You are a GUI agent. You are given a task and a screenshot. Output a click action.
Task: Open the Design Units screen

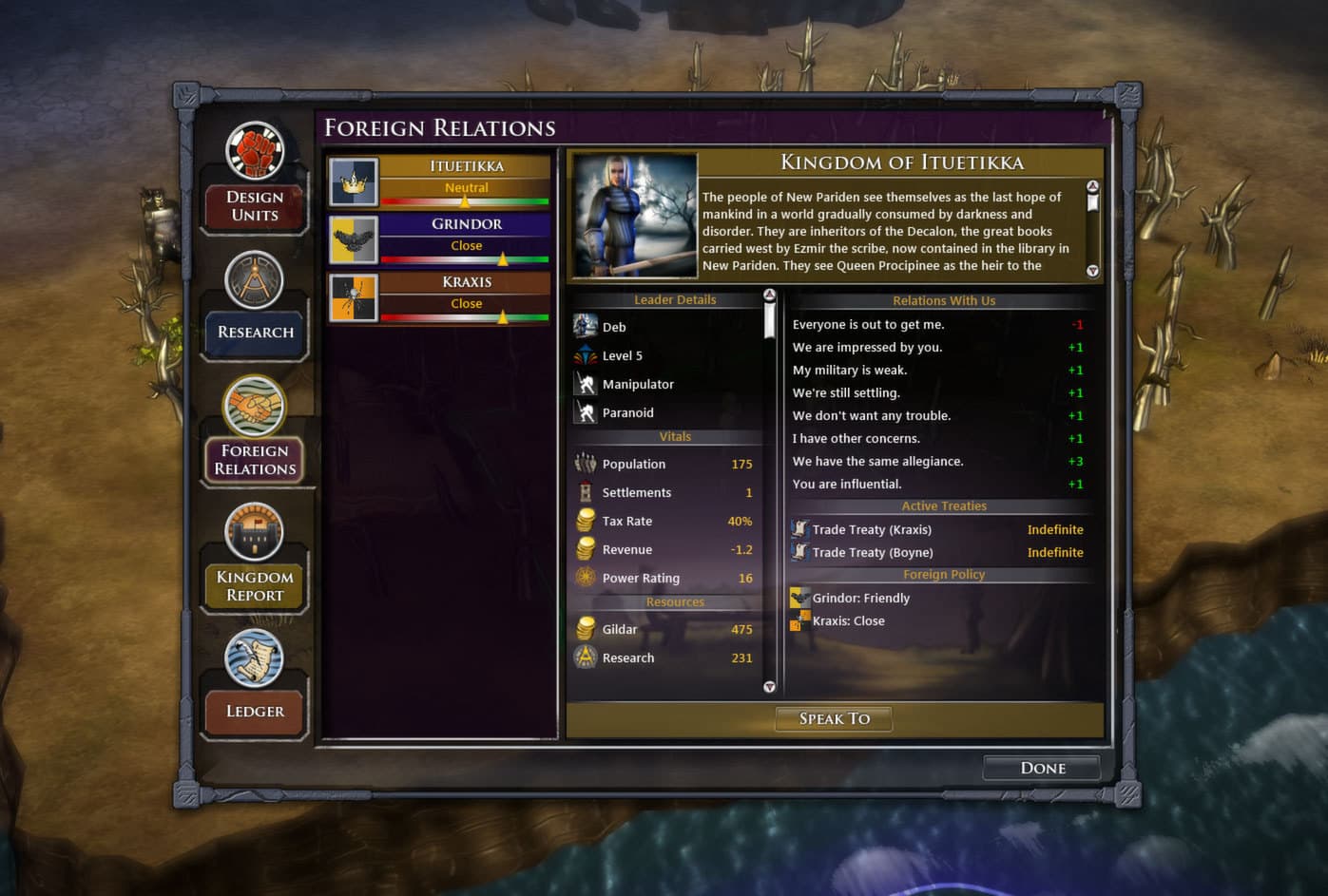click(x=255, y=205)
